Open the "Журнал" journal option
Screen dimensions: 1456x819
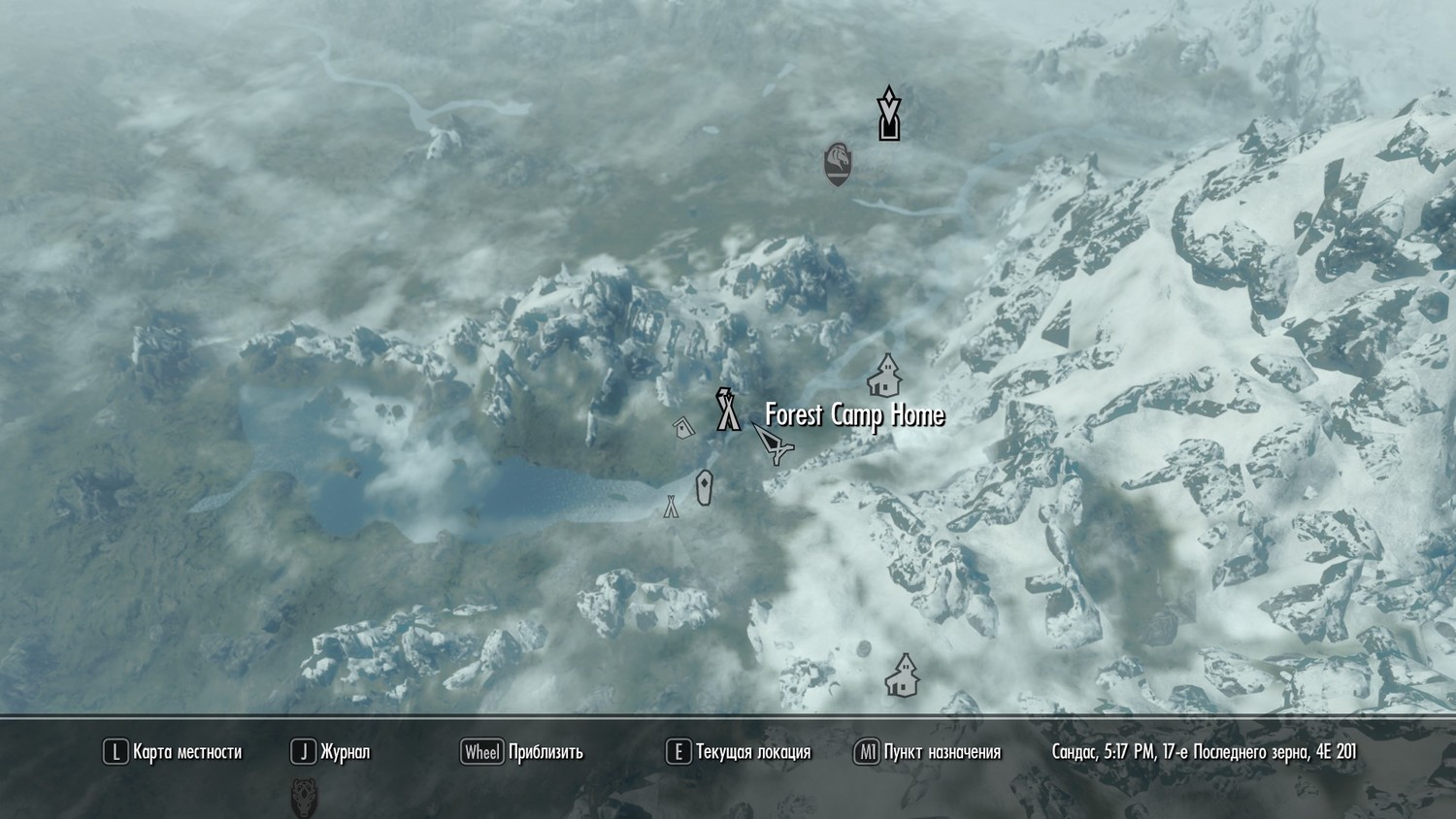(346, 751)
